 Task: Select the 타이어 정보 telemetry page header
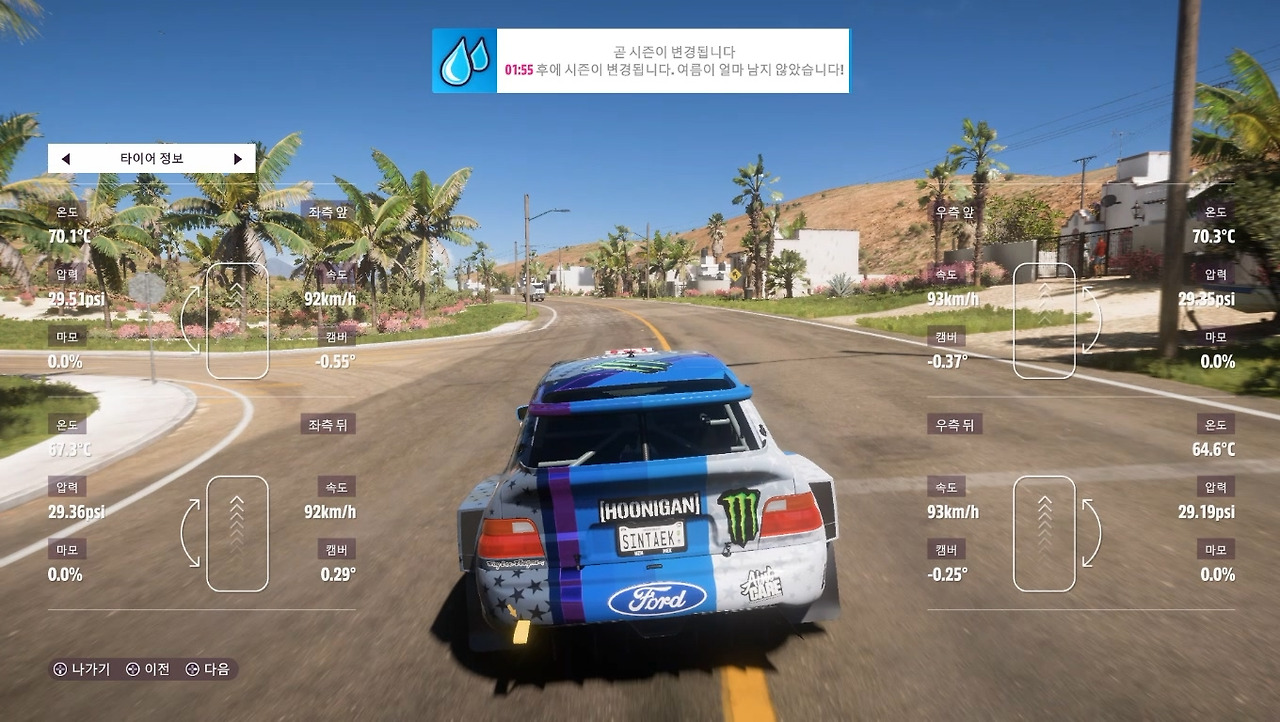(x=152, y=159)
